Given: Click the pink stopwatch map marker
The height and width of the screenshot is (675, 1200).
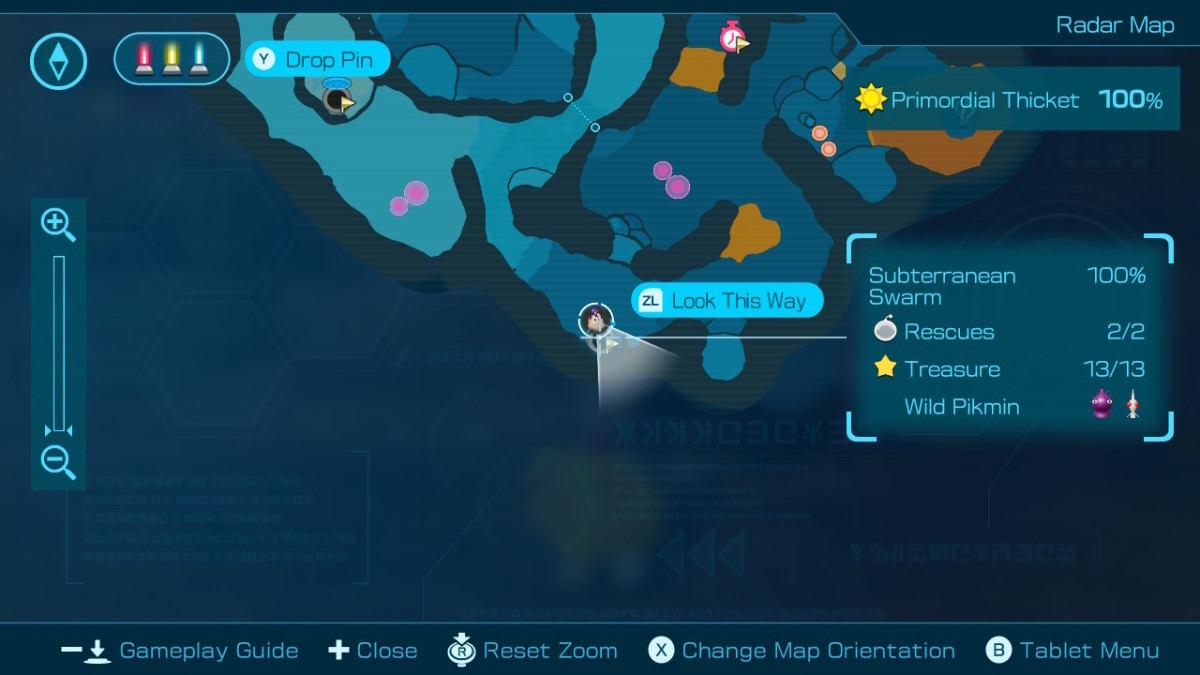Looking at the screenshot, I should click(x=733, y=38).
